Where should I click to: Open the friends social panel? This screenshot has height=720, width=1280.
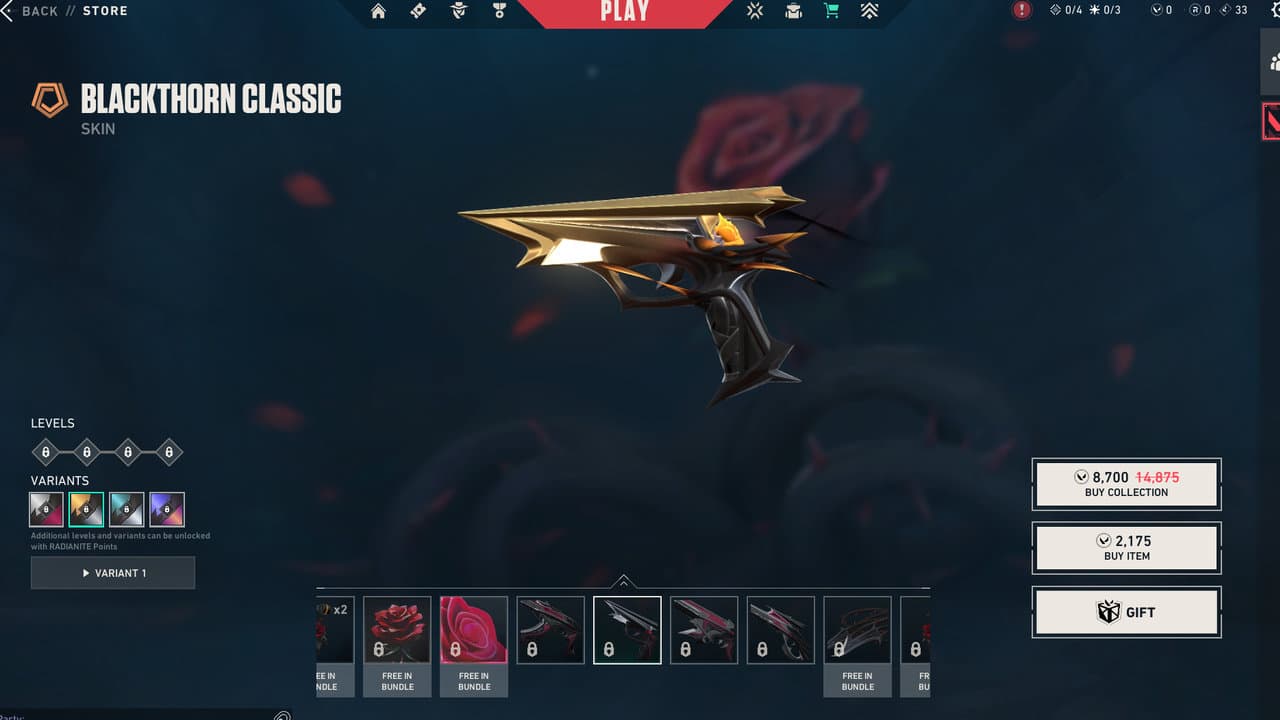tap(1271, 62)
